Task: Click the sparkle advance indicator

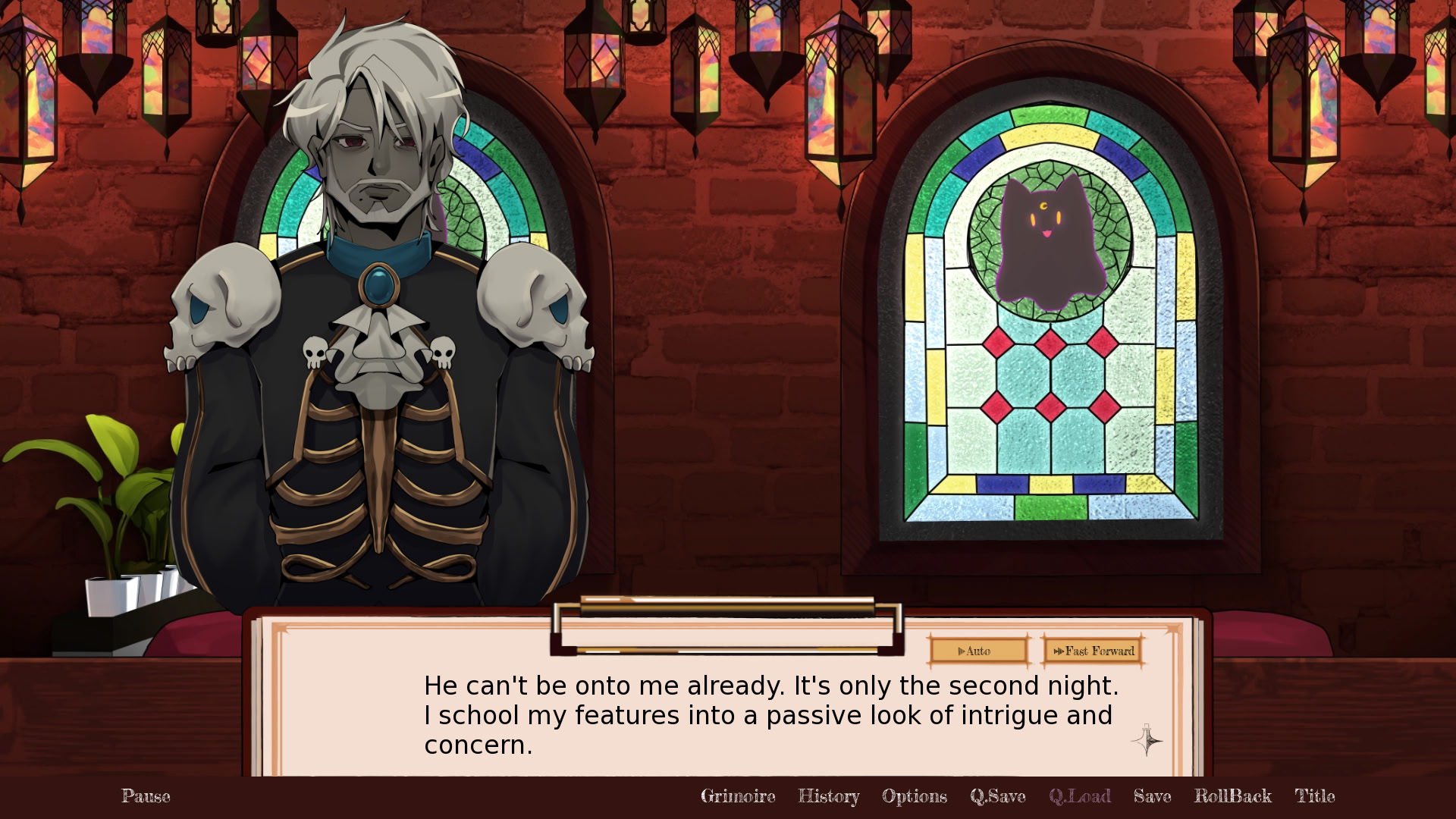Action: 1147,742
